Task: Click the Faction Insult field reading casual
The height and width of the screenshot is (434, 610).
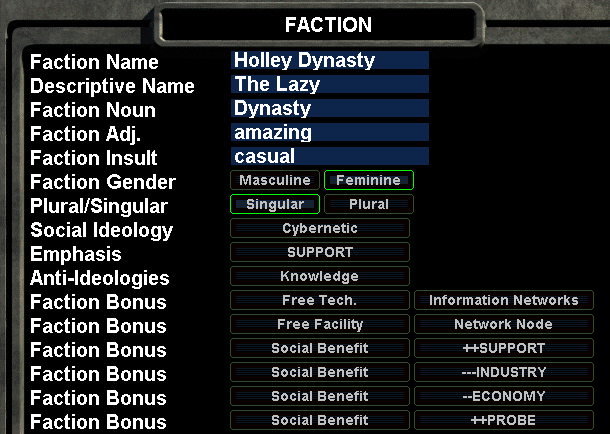Action: click(329, 156)
